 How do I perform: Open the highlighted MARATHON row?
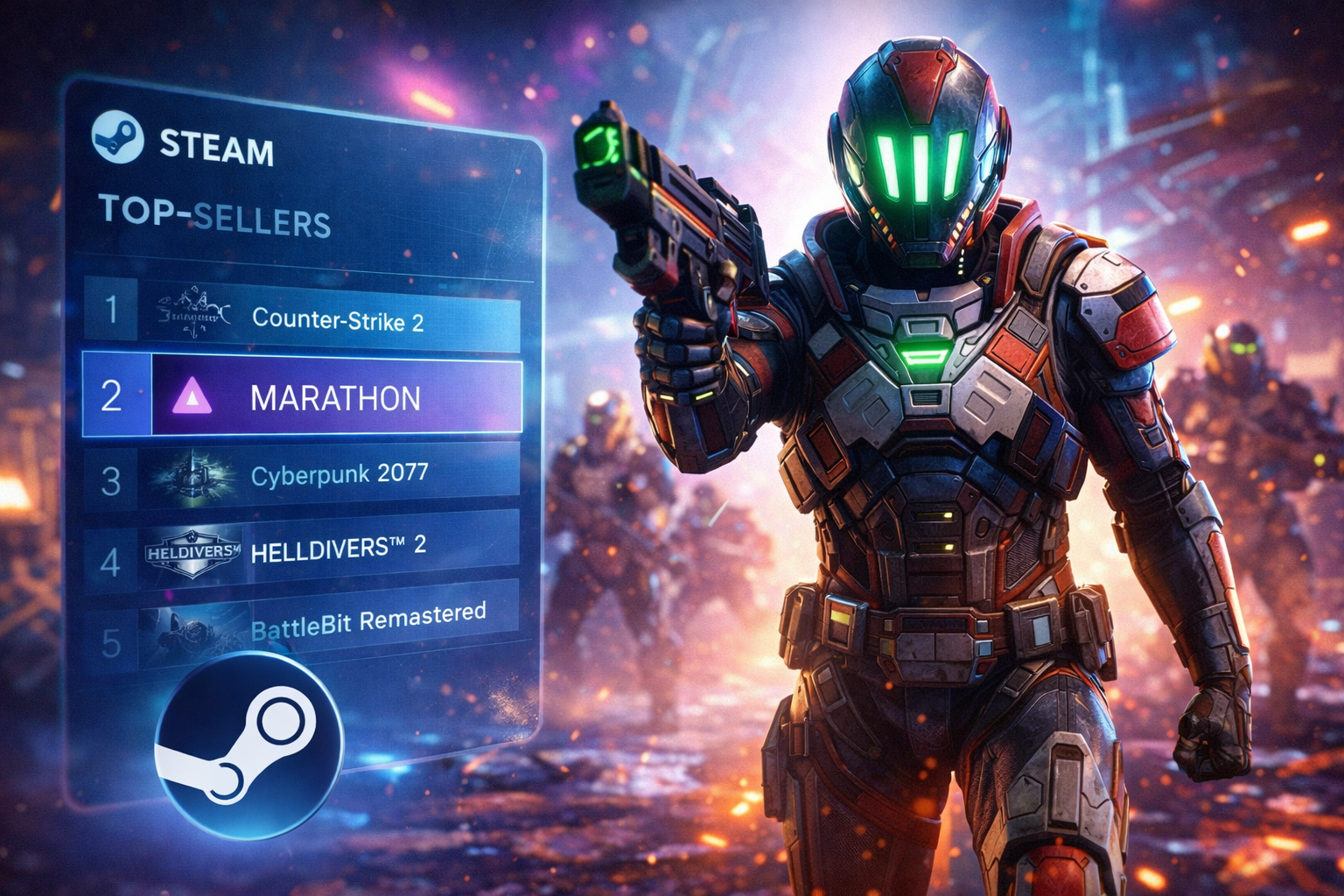click(x=336, y=398)
